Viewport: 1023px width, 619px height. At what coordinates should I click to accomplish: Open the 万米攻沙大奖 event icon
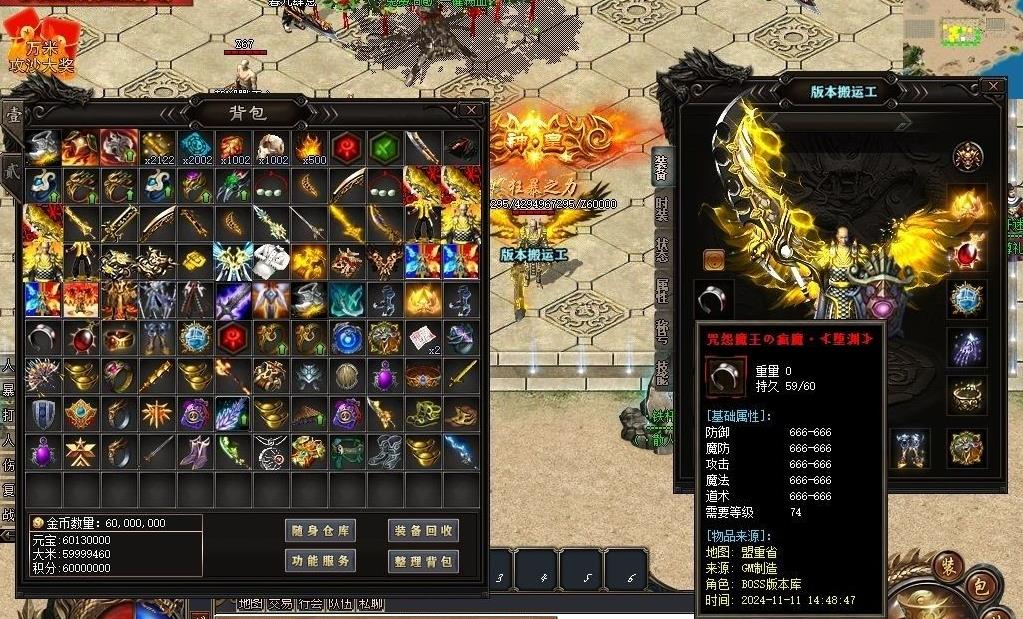40,50
